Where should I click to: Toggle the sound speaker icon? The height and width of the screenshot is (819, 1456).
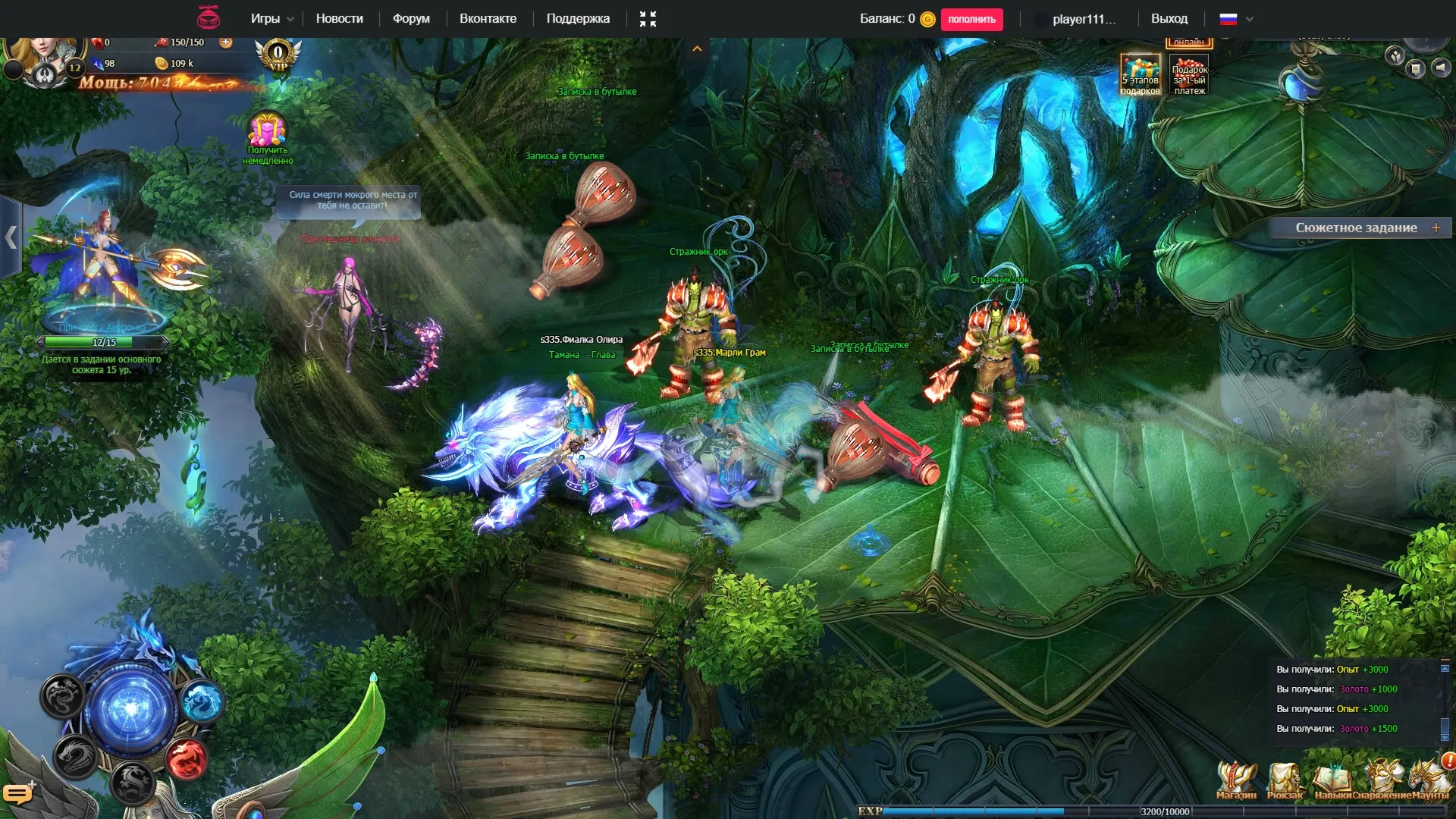1440,67
